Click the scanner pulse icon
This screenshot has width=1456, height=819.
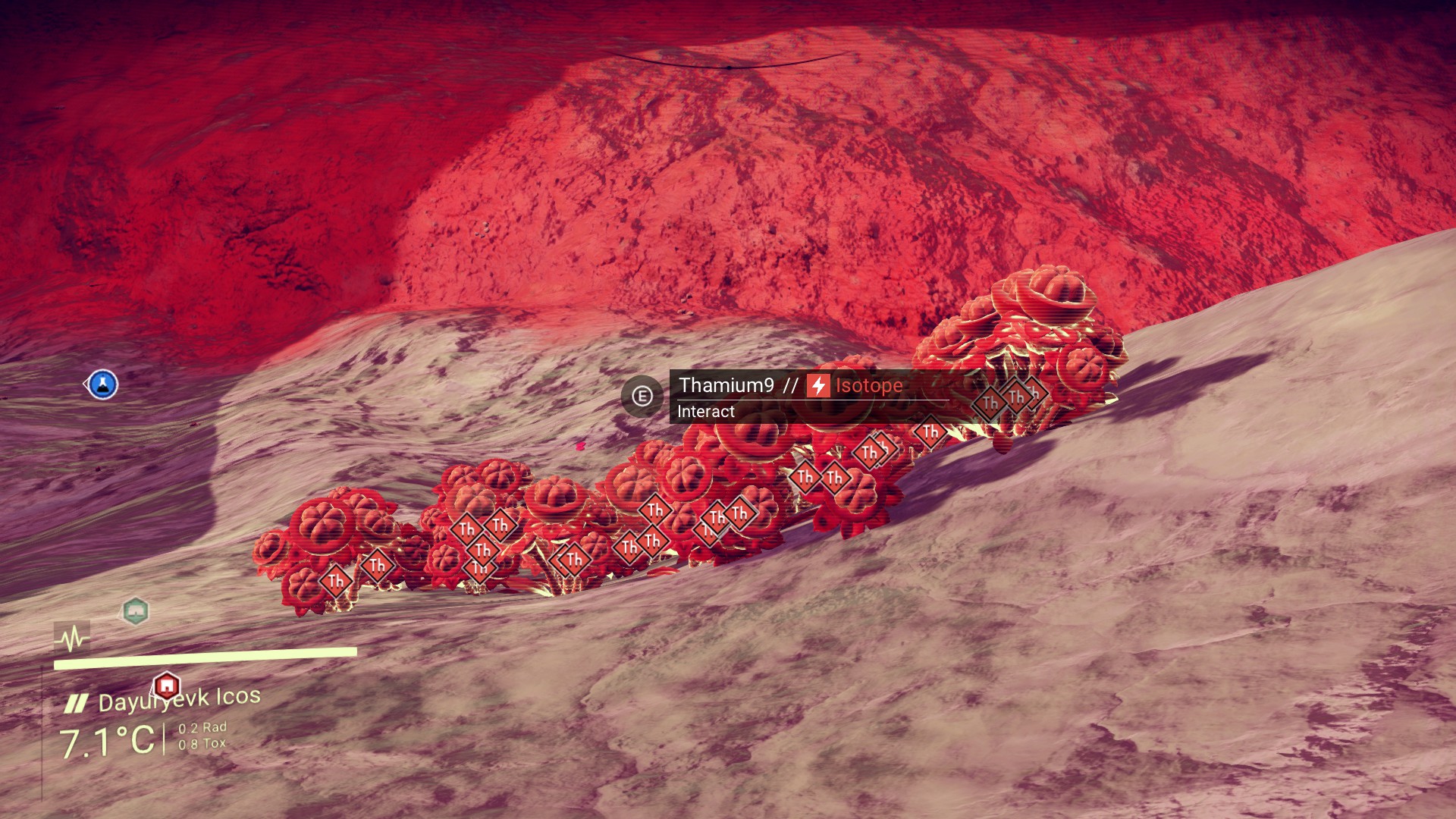click(x=72, y=638)
